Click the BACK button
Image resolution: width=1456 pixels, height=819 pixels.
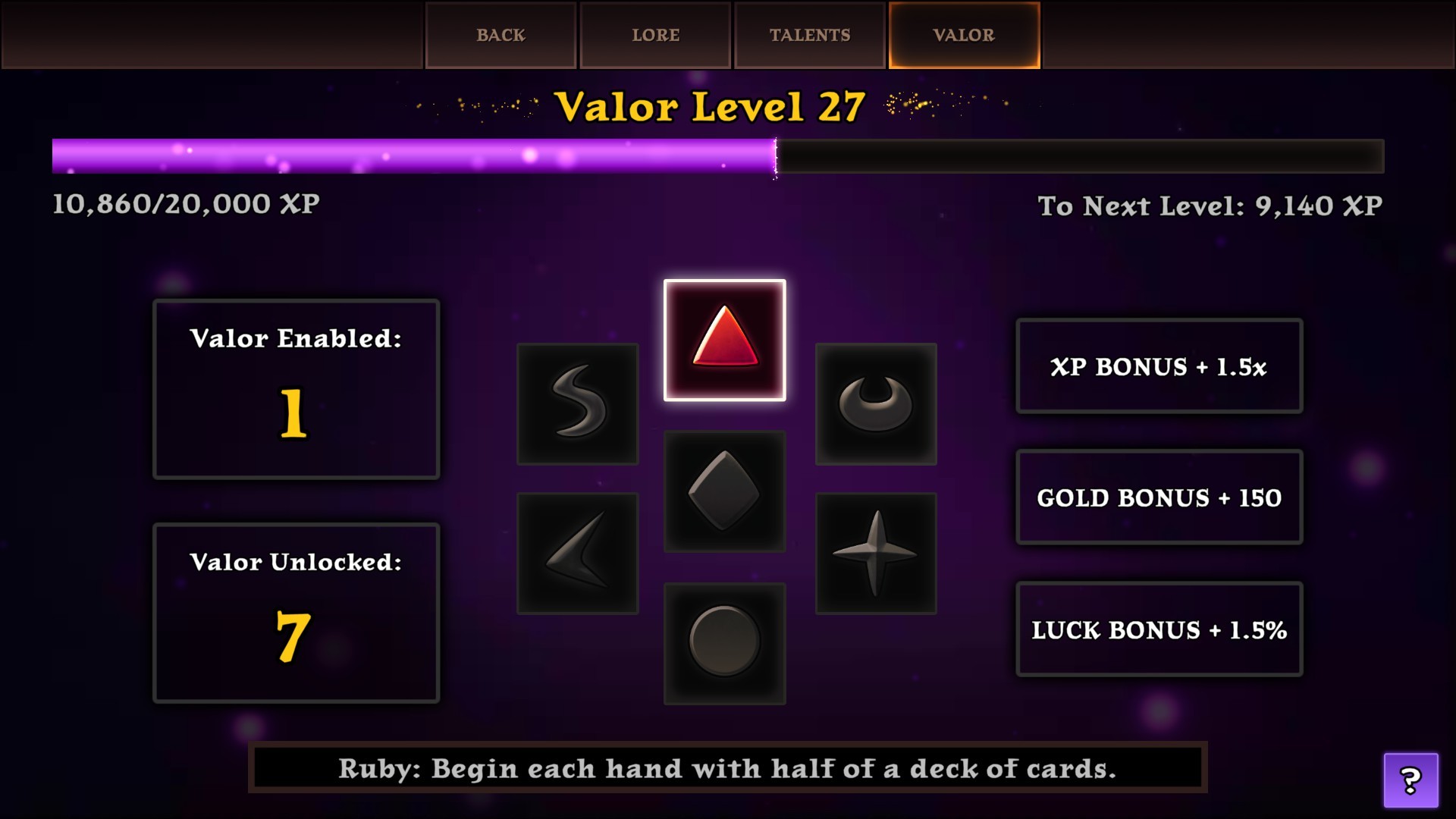click(x=500, y=34)
